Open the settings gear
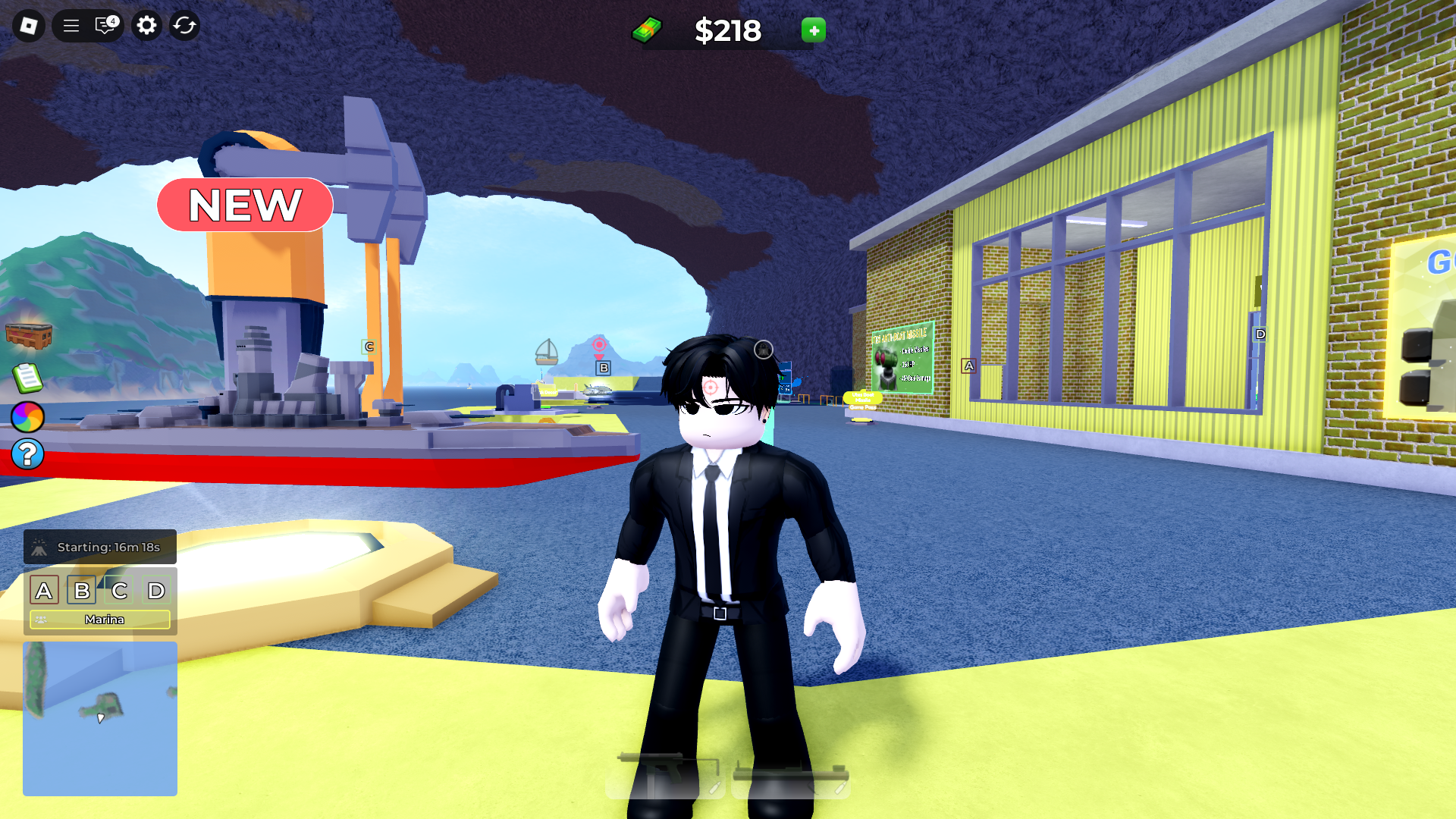This screenshot has height=819, width=1456. point(146,25)
